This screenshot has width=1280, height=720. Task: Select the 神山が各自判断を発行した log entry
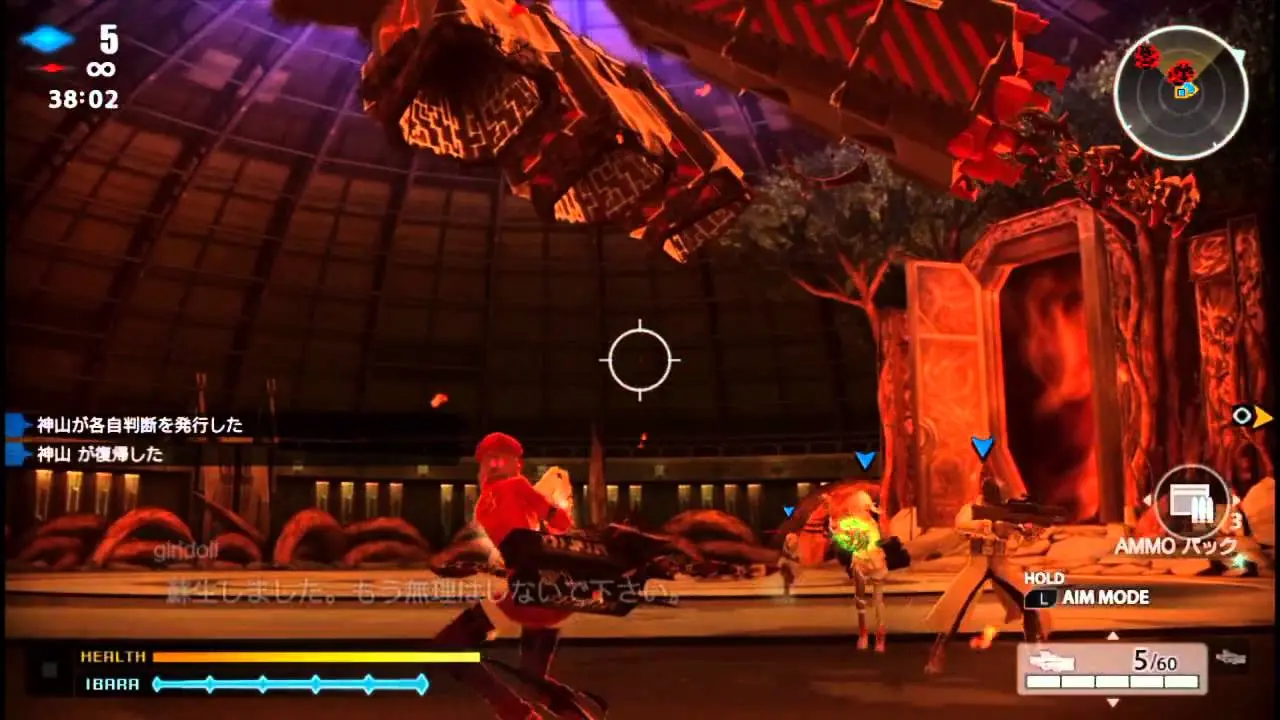139,425
